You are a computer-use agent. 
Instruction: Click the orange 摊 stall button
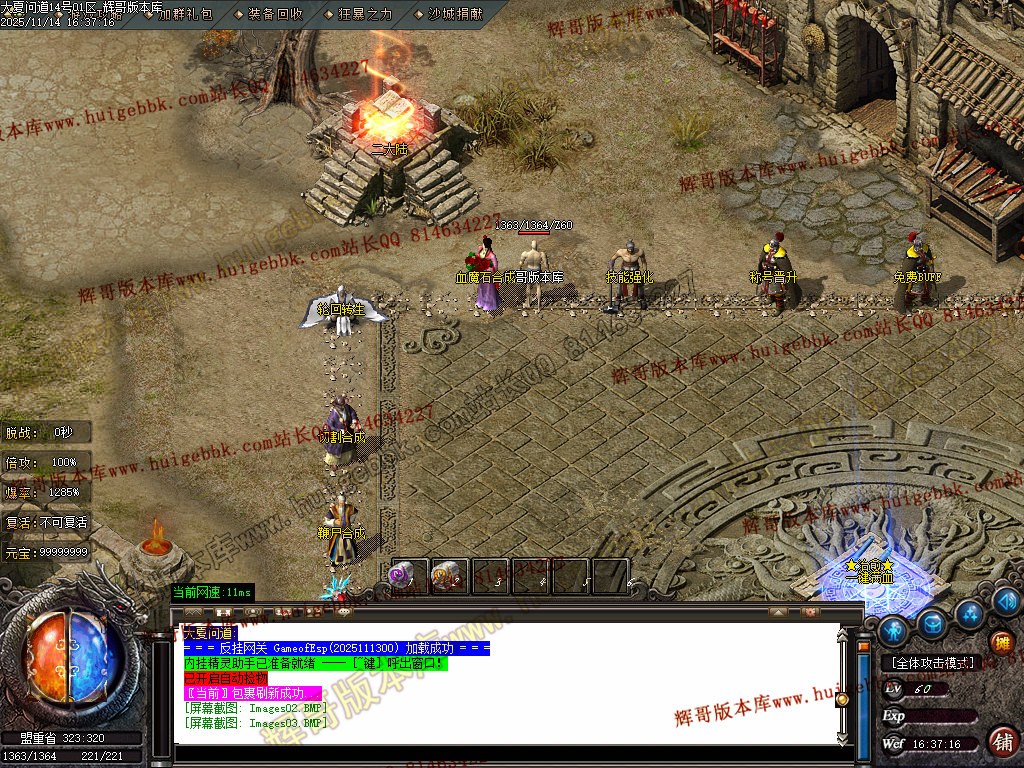(1000, 643)
